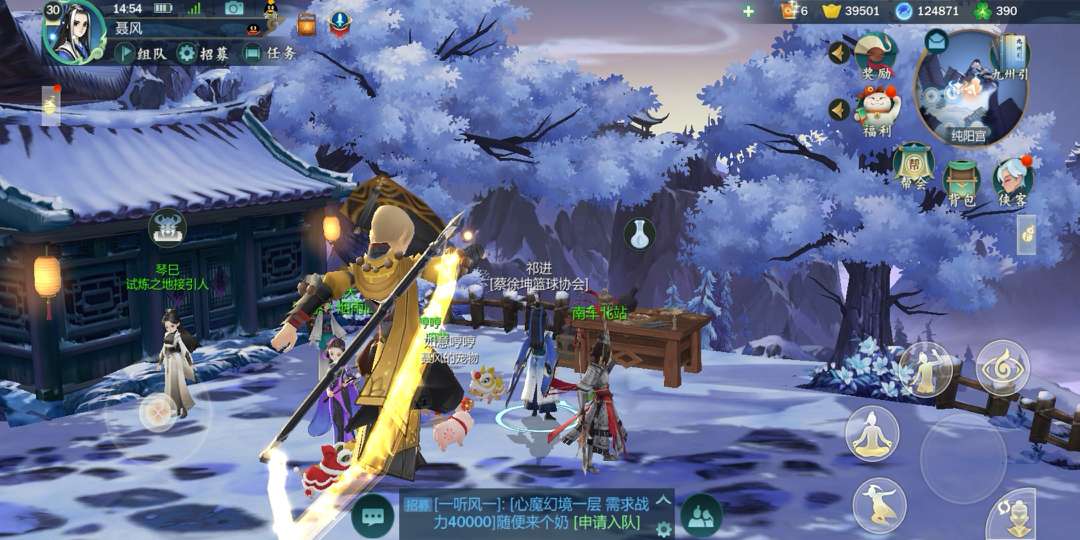The width and height of the screenshot is (1080, 540).
Task: Activate the meditation pose skill
Action: pos(872,434)
